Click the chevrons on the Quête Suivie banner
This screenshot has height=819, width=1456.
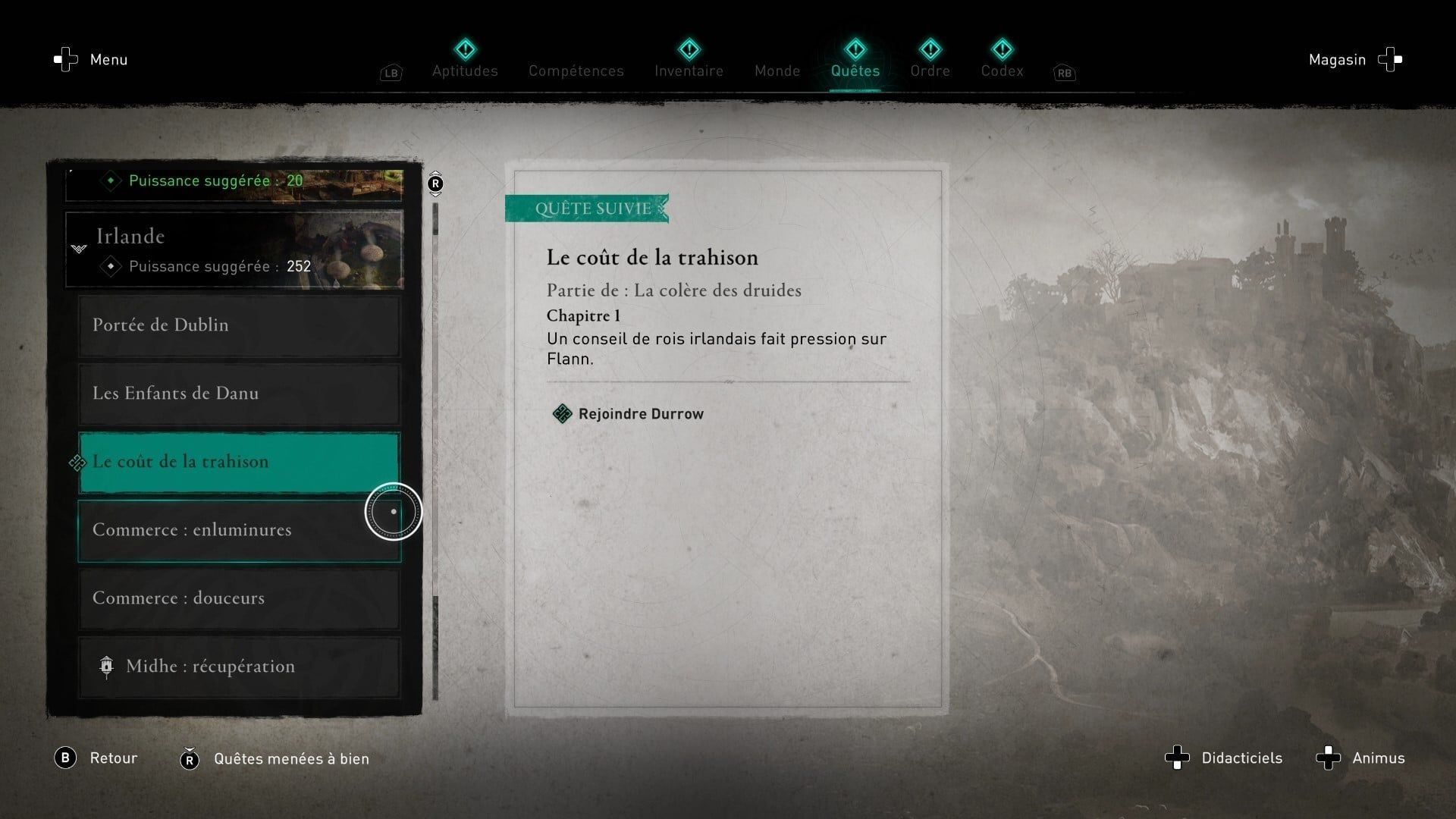(661, 209)
